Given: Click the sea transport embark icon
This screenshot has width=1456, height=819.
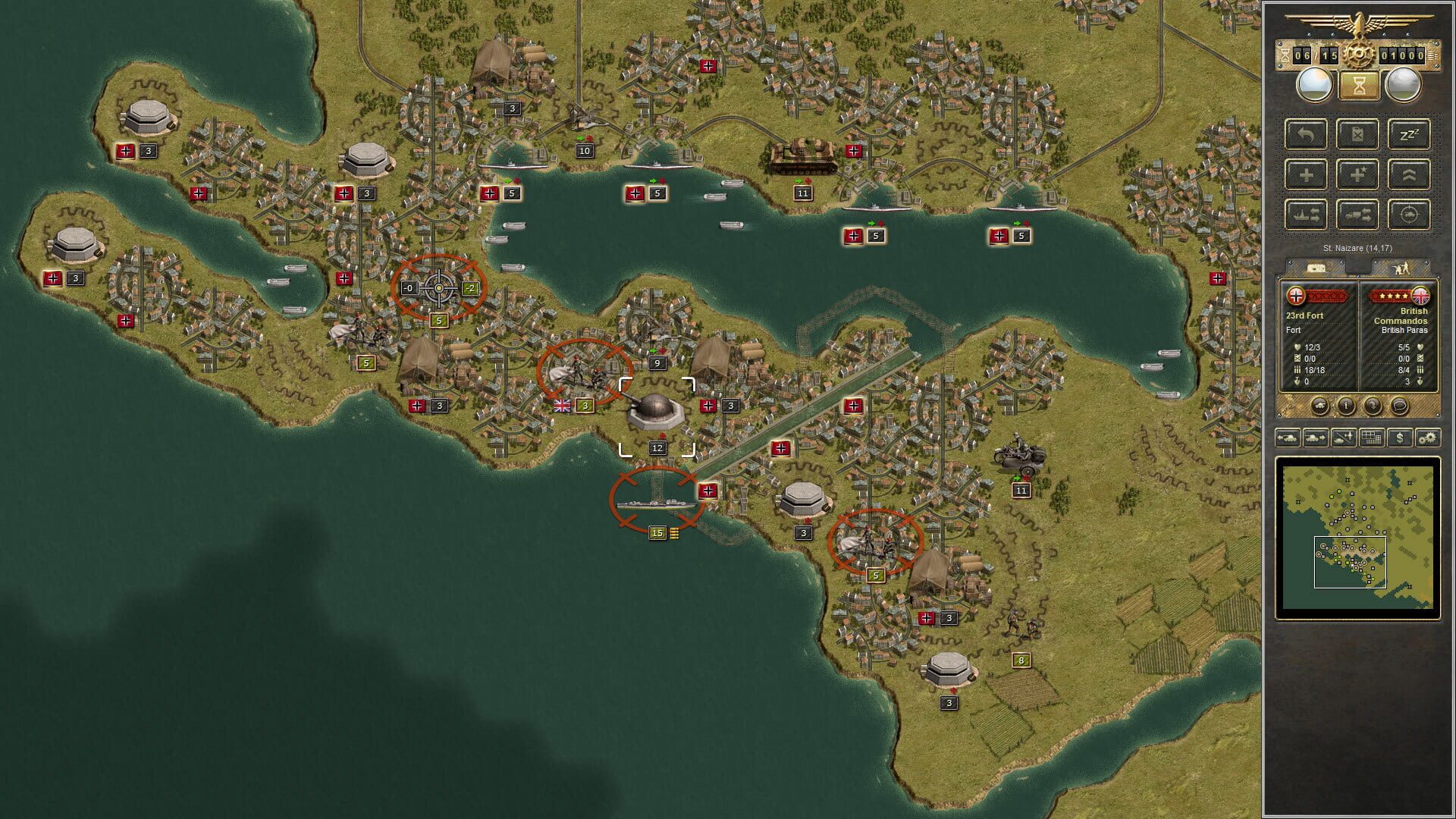Looking at the screenshot, I should point(1306,215).
